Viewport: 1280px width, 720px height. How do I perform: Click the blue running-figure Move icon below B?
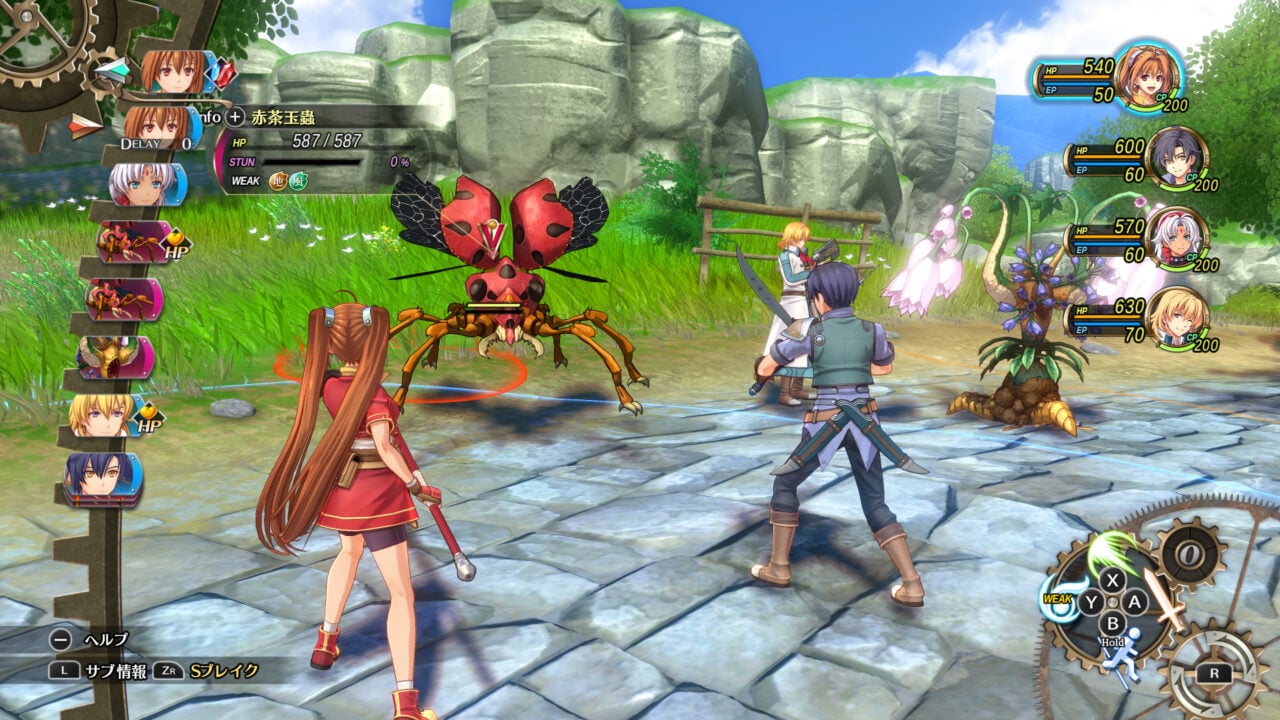[1127, 655]
